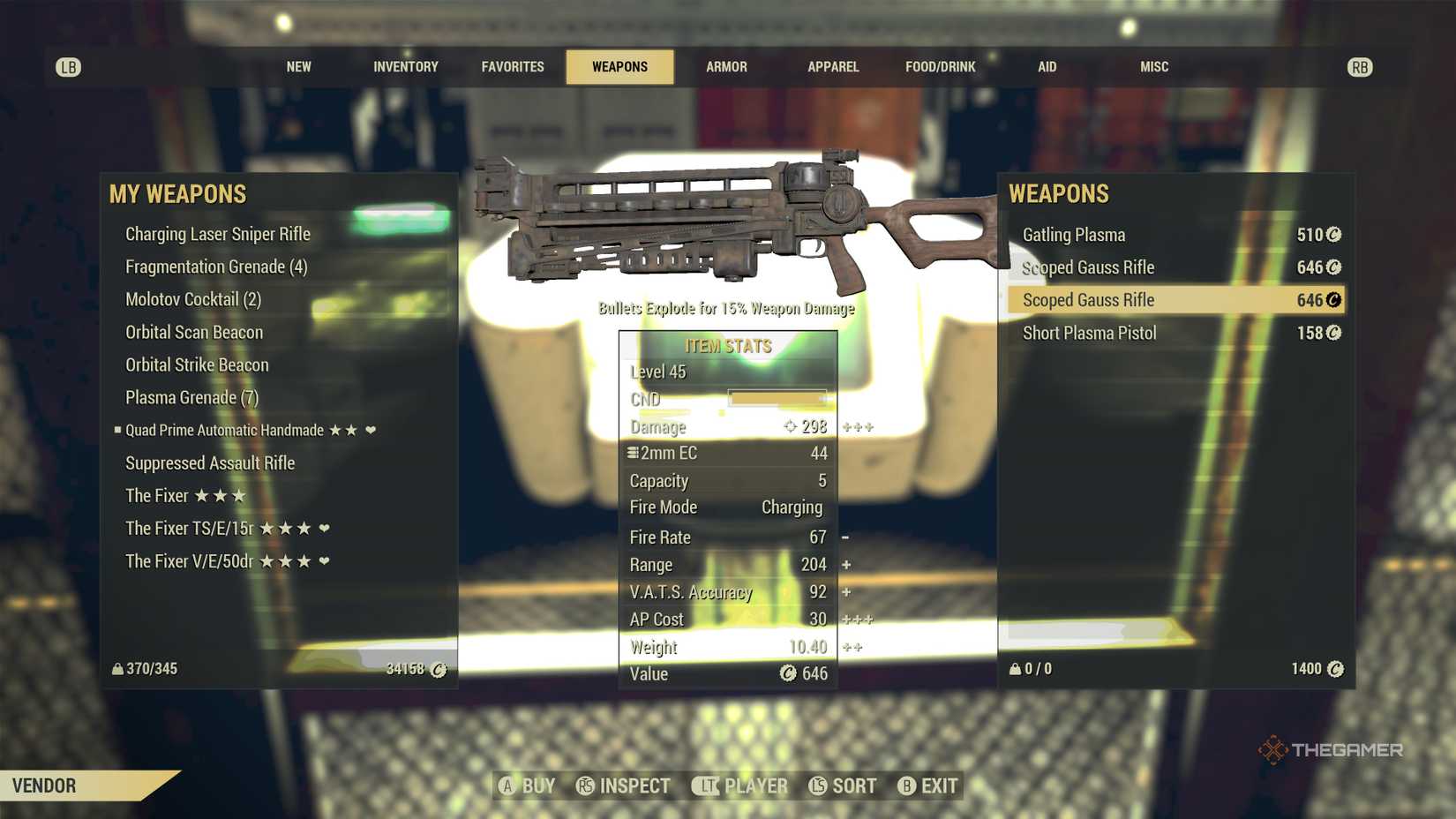Toggle favorite heart on The Fixer V/E/50dr
The height and width of the screenshot is (819, 1456).
pos(323,561)
